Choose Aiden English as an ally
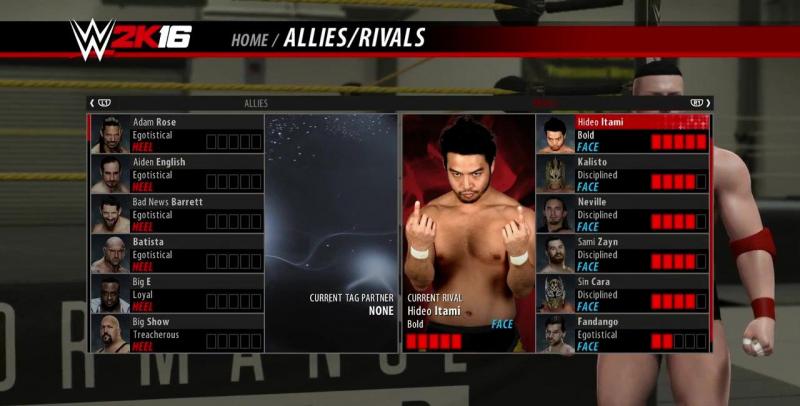Image resolution: width=800 pixels, height=406 pixels. [x=177, y=174]
